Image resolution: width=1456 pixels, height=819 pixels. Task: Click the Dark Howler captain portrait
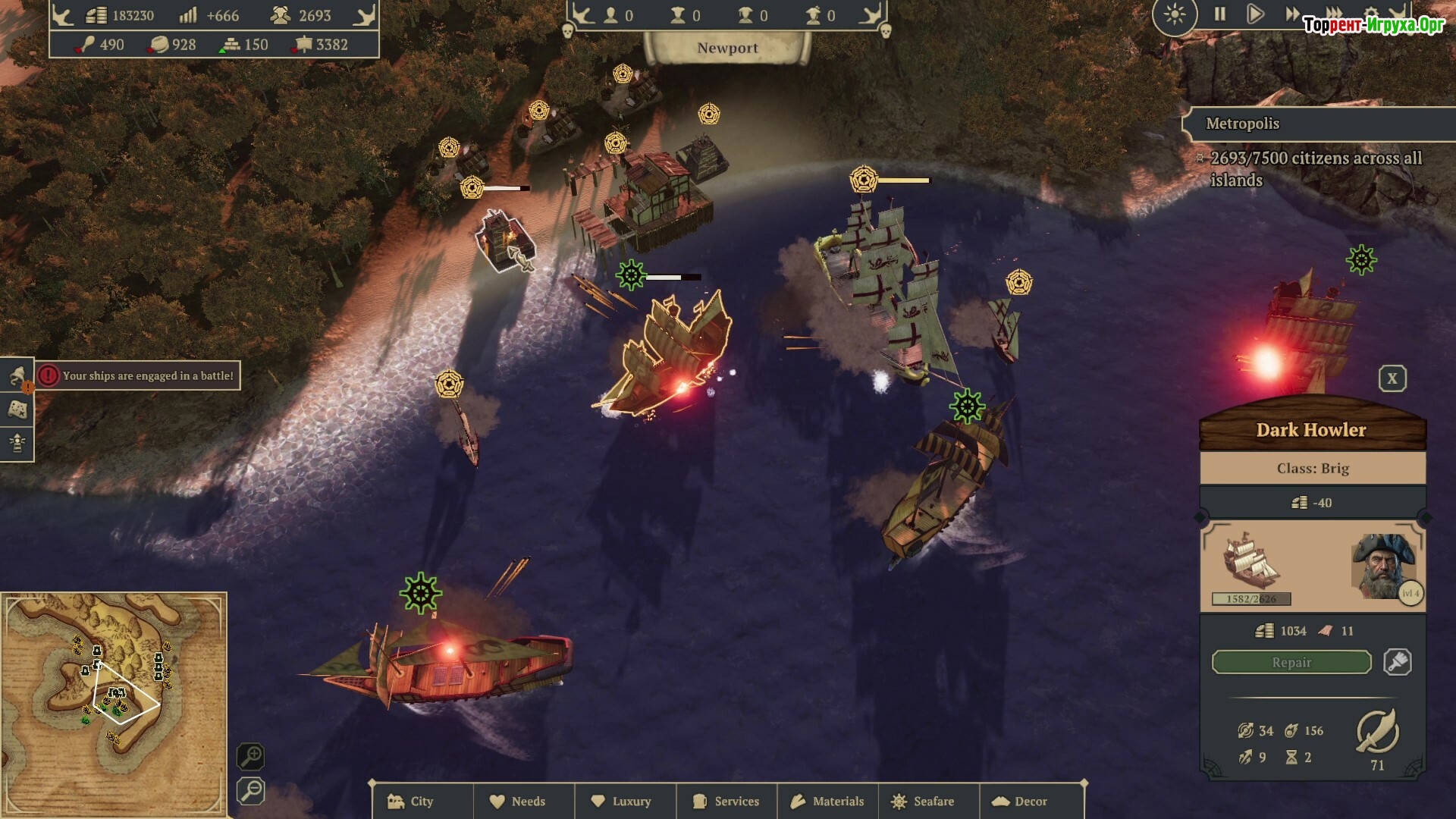coord(1383,566)
